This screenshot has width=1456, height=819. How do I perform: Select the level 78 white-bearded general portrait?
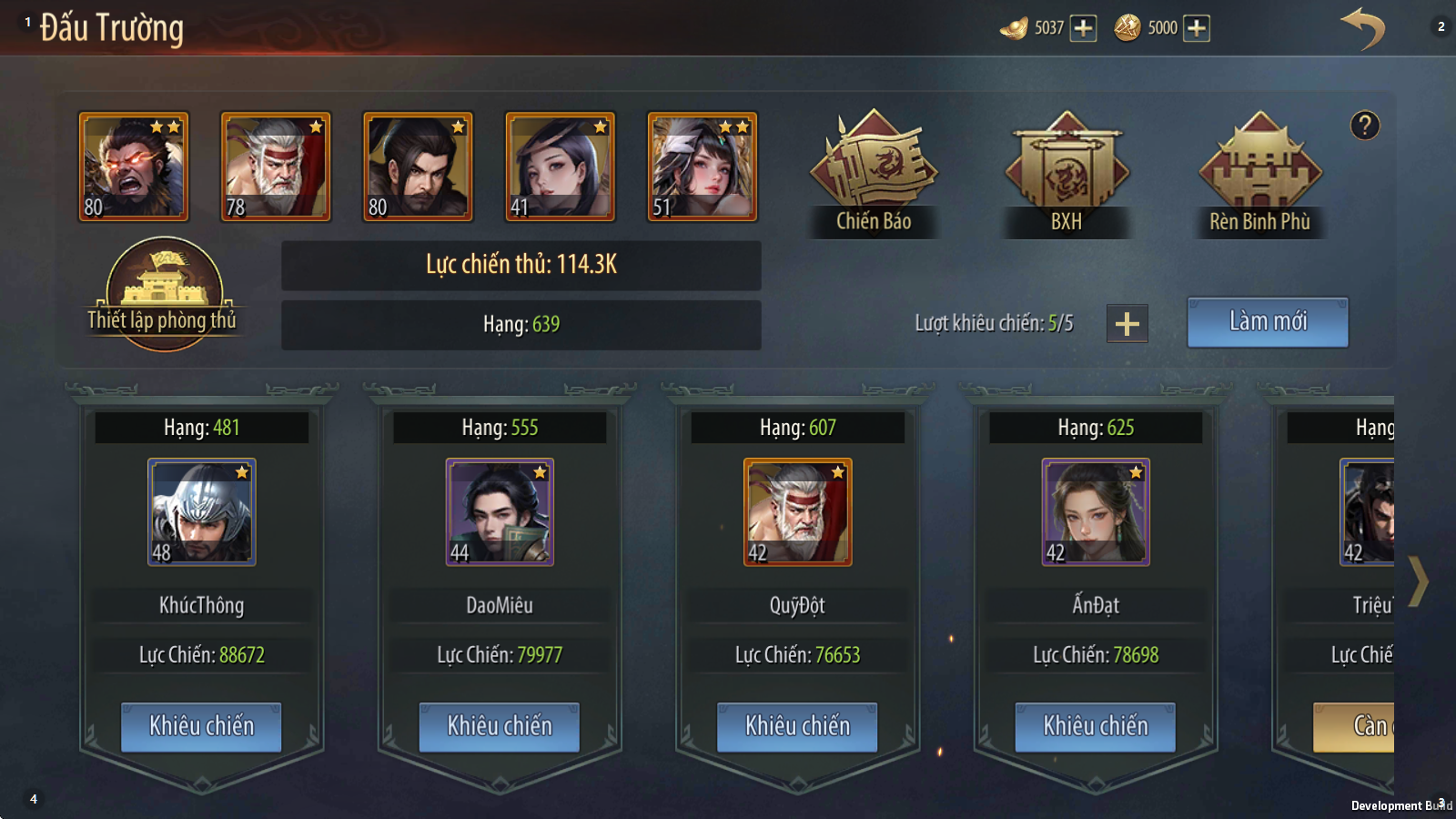click(276, 167)
